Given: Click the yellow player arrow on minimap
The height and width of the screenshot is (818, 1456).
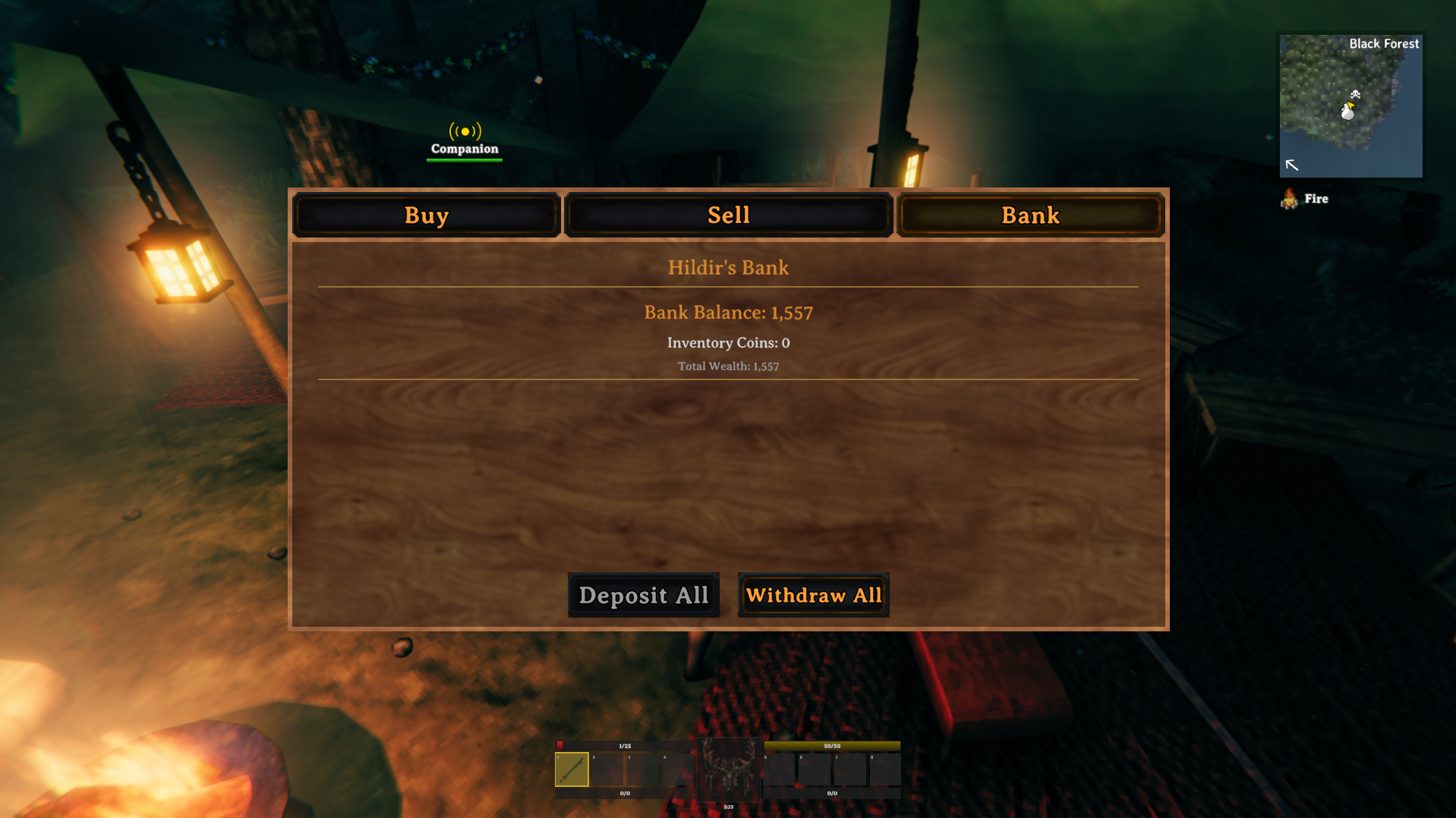Looking at the screenshot, I should coord(1351,105).
